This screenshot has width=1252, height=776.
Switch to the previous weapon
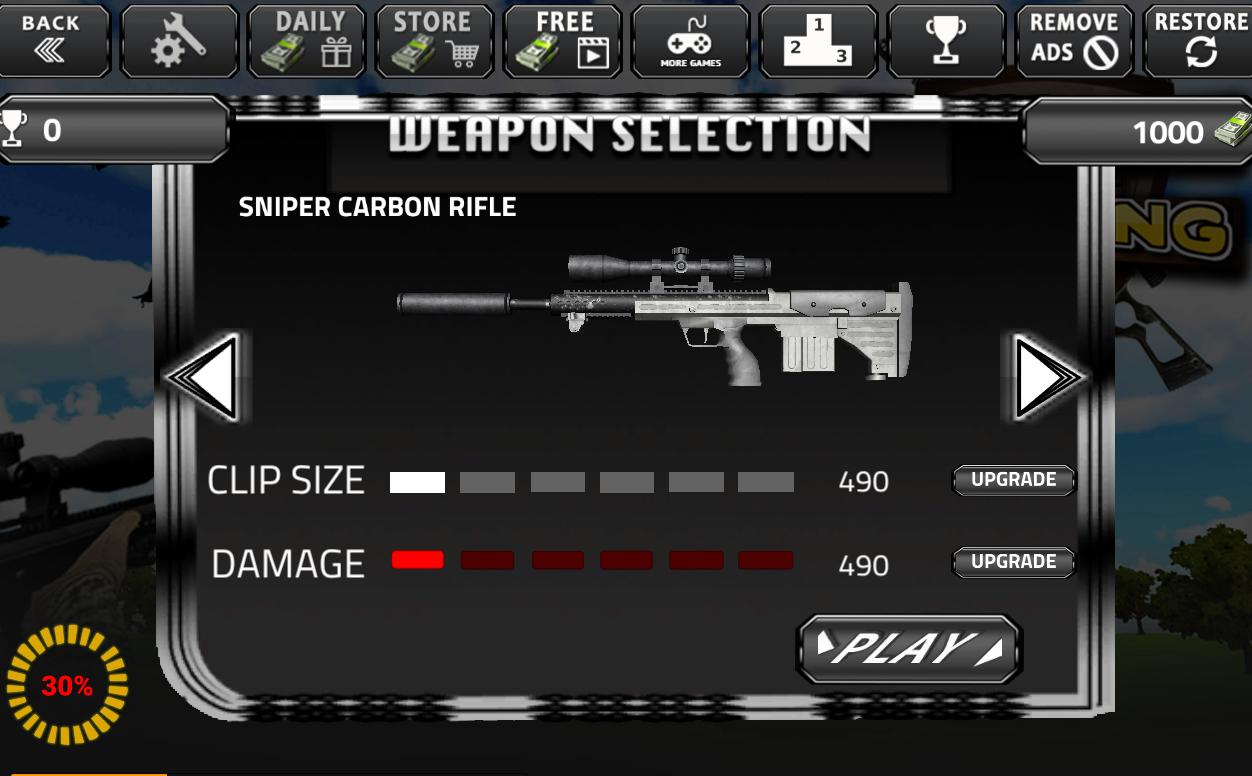(x=206, y=378)
